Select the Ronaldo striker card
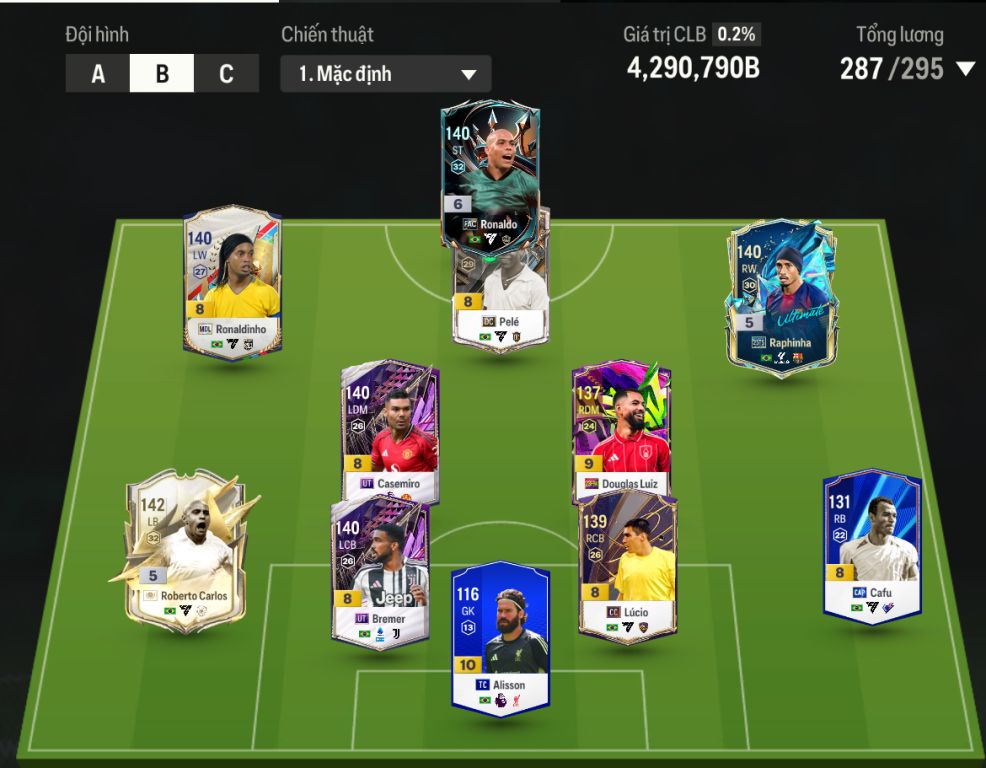This screenshot has height=768, width=986. coord(490,170)
